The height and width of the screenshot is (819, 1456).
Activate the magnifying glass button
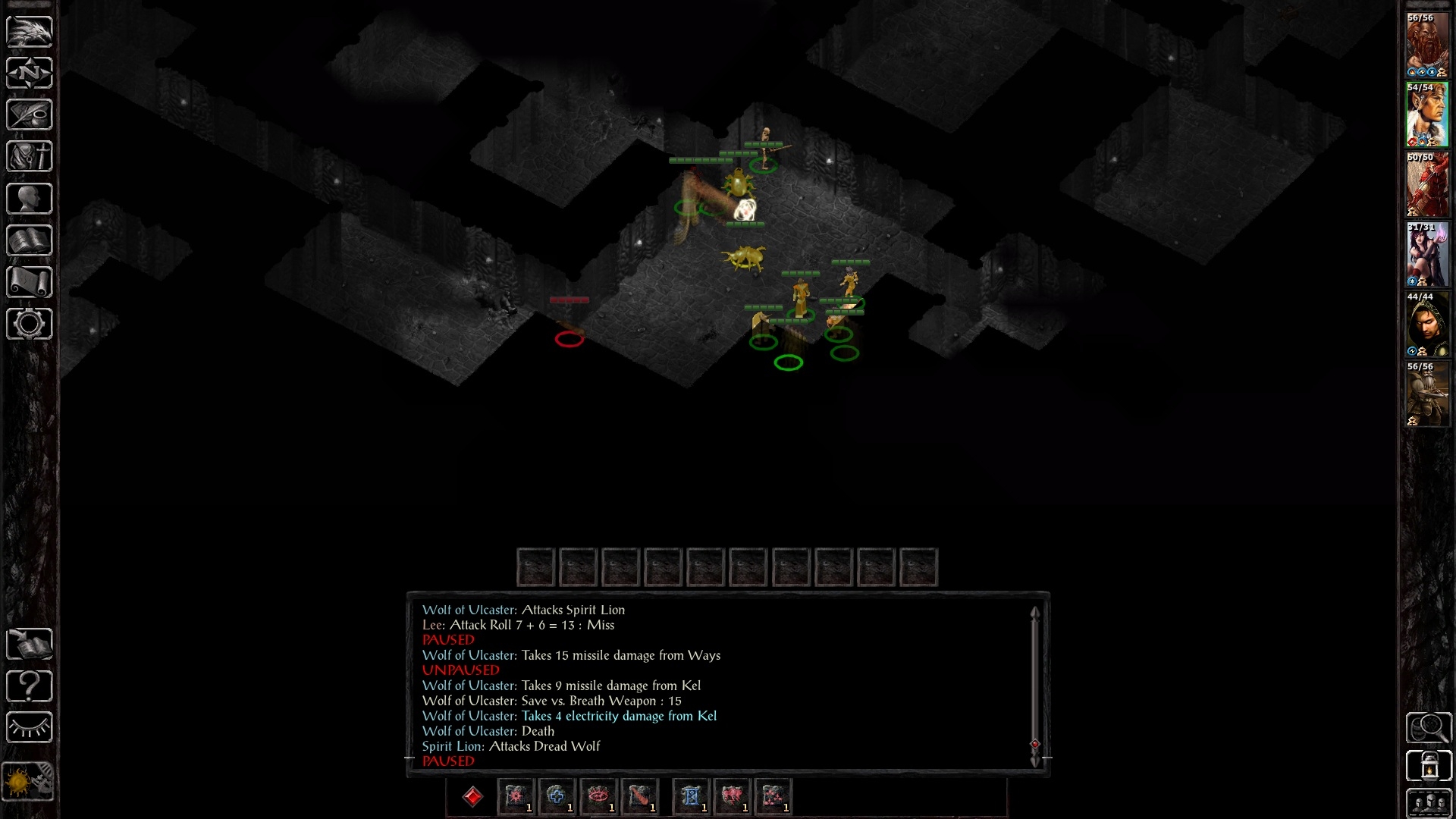[x=1429, y=728]
